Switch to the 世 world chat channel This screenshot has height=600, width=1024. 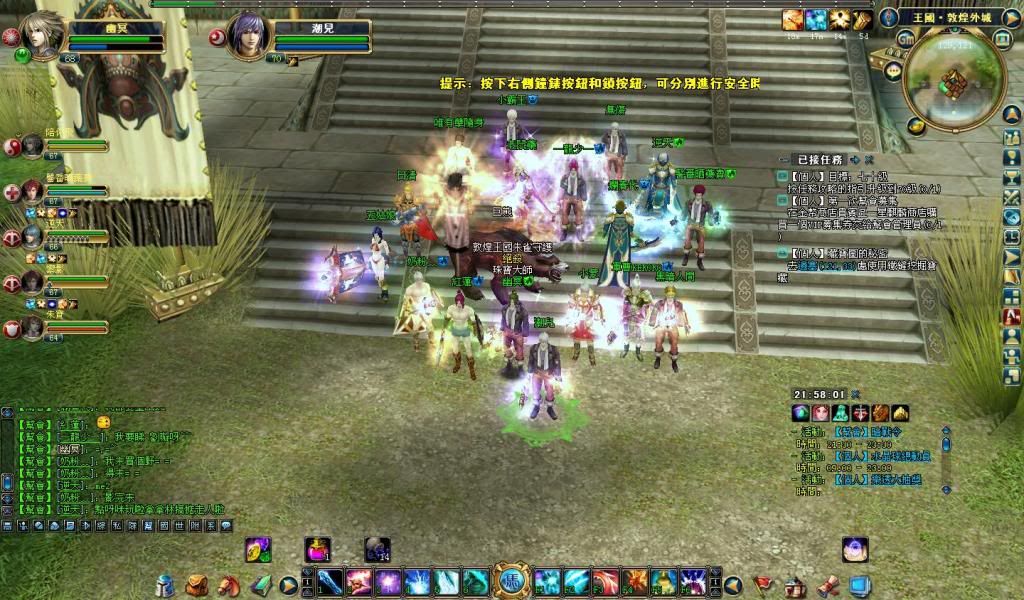coord(179,525)
